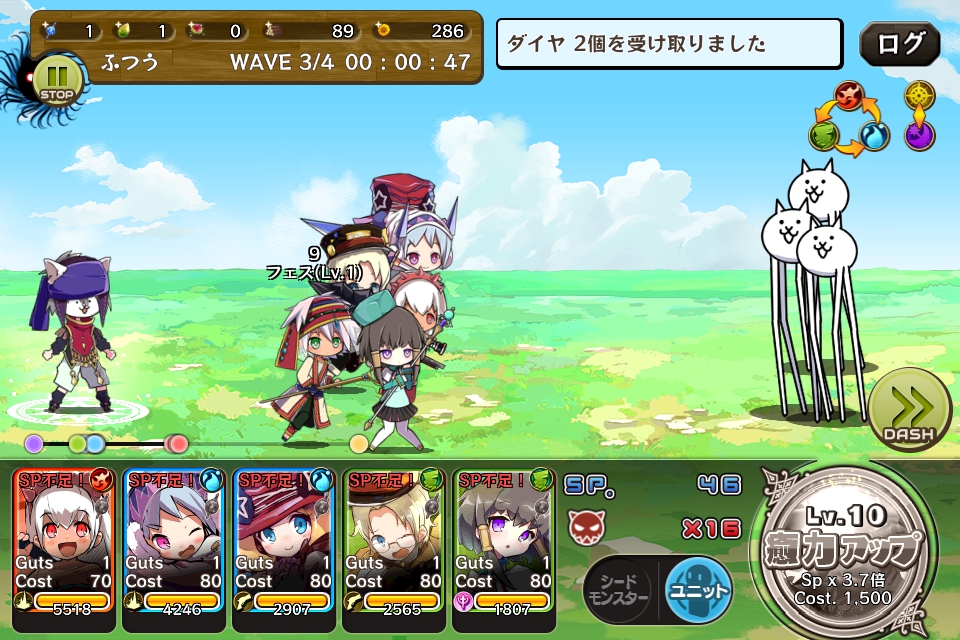960x640 pixels.
Task: Pause the battle with the STOP button
Action: point(57,82)
